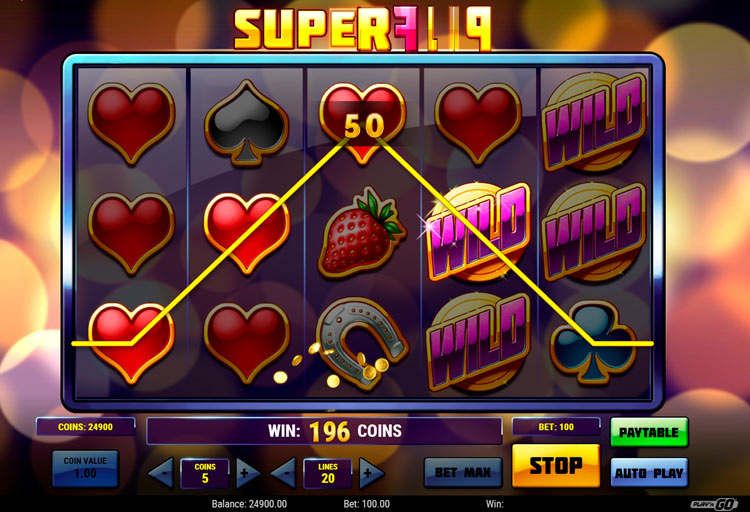The height and width of the screenshot is (512, 750).
Task: Decrease the number of lines
Action: (x=284, y=472)
